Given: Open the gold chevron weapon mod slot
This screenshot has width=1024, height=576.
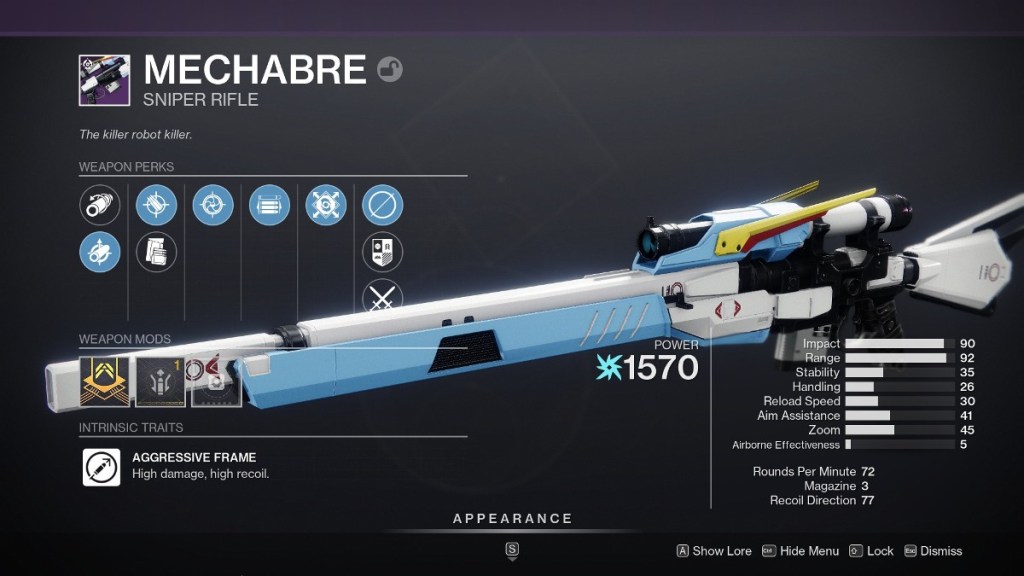Looking at the screenshot, I should tap(105, 382).
